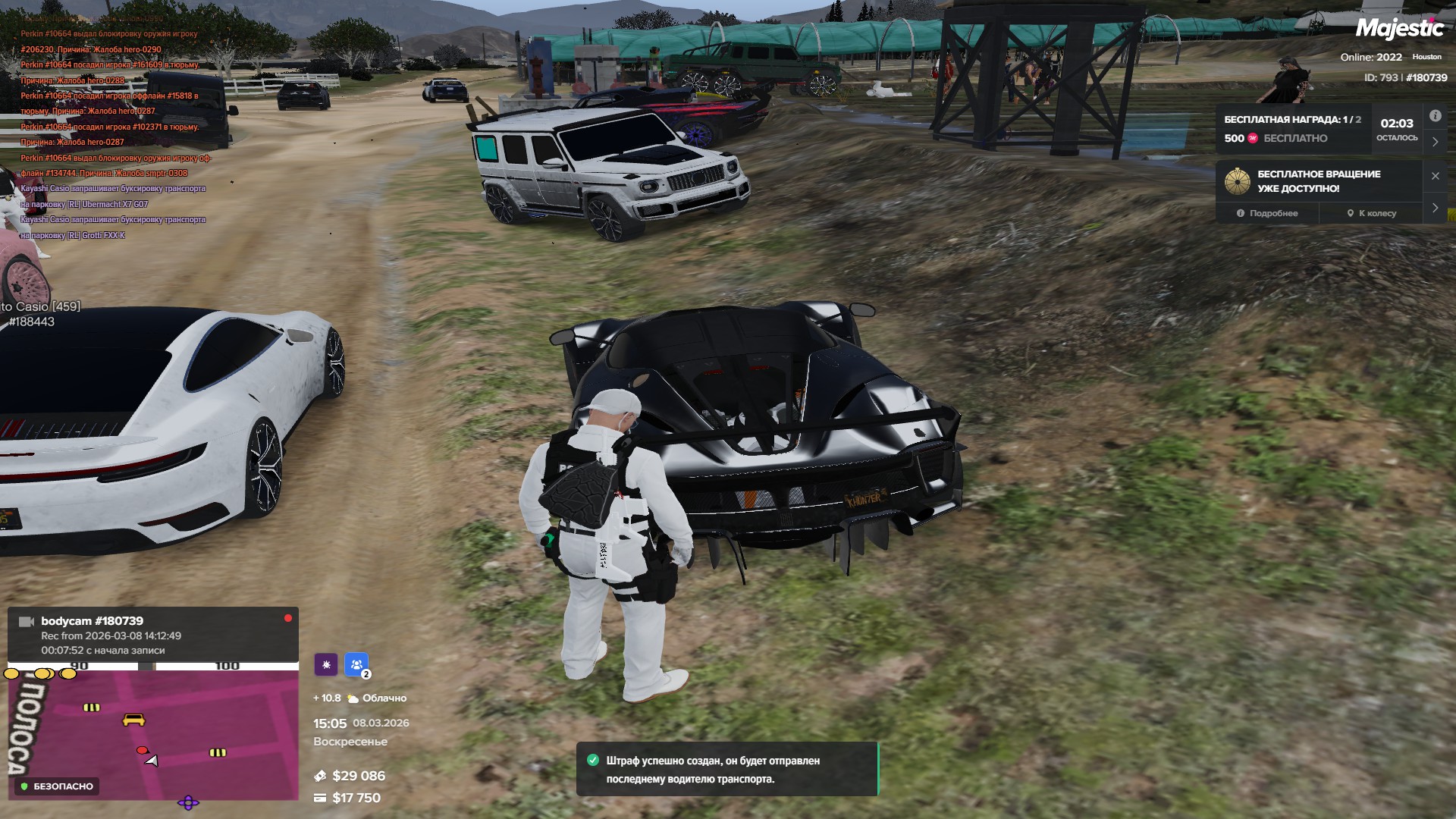Open the bodycam recording panel

tap(152, 635)
